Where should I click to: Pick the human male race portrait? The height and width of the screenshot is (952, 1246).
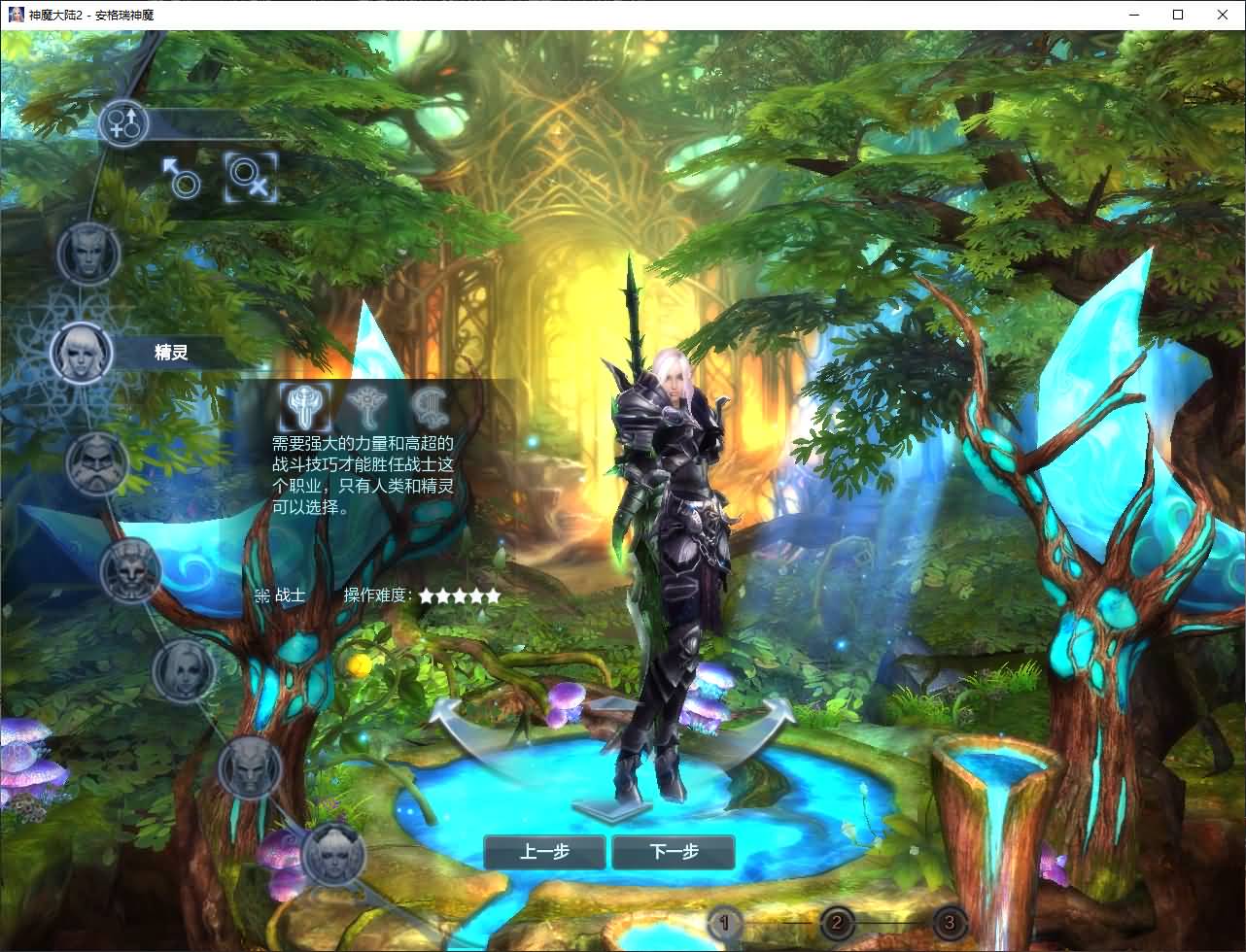[x=88, y=253]
